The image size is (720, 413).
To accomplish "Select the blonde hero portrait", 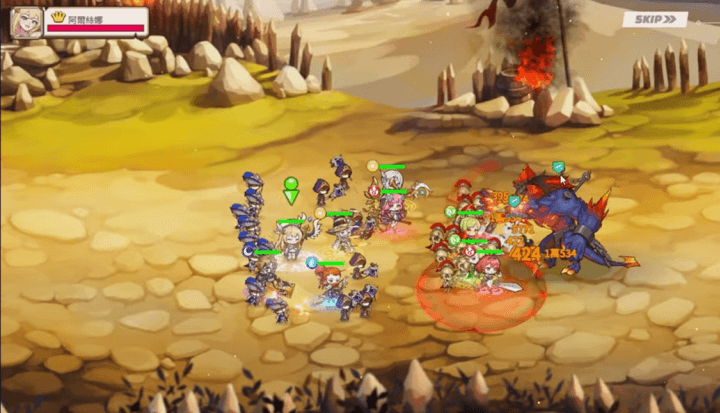I will pos(27,22).
